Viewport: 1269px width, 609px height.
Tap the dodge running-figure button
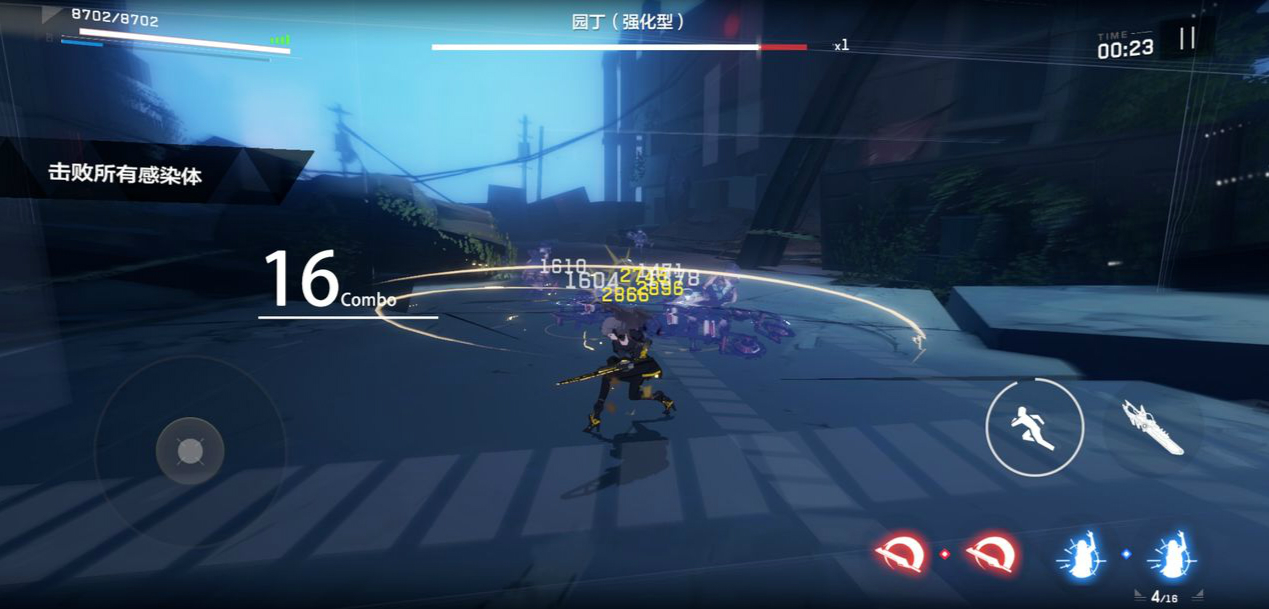1034,428
